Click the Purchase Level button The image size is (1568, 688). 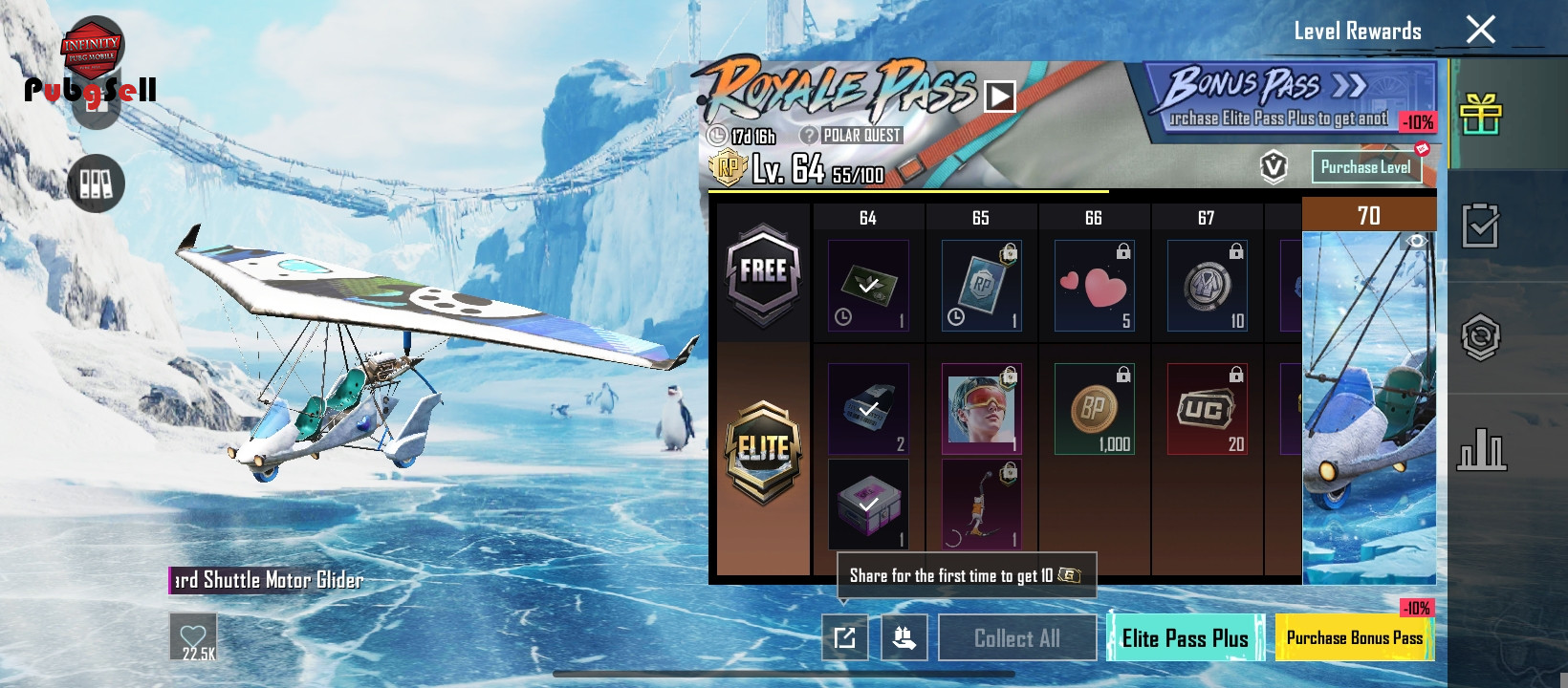click(1365, 167)
